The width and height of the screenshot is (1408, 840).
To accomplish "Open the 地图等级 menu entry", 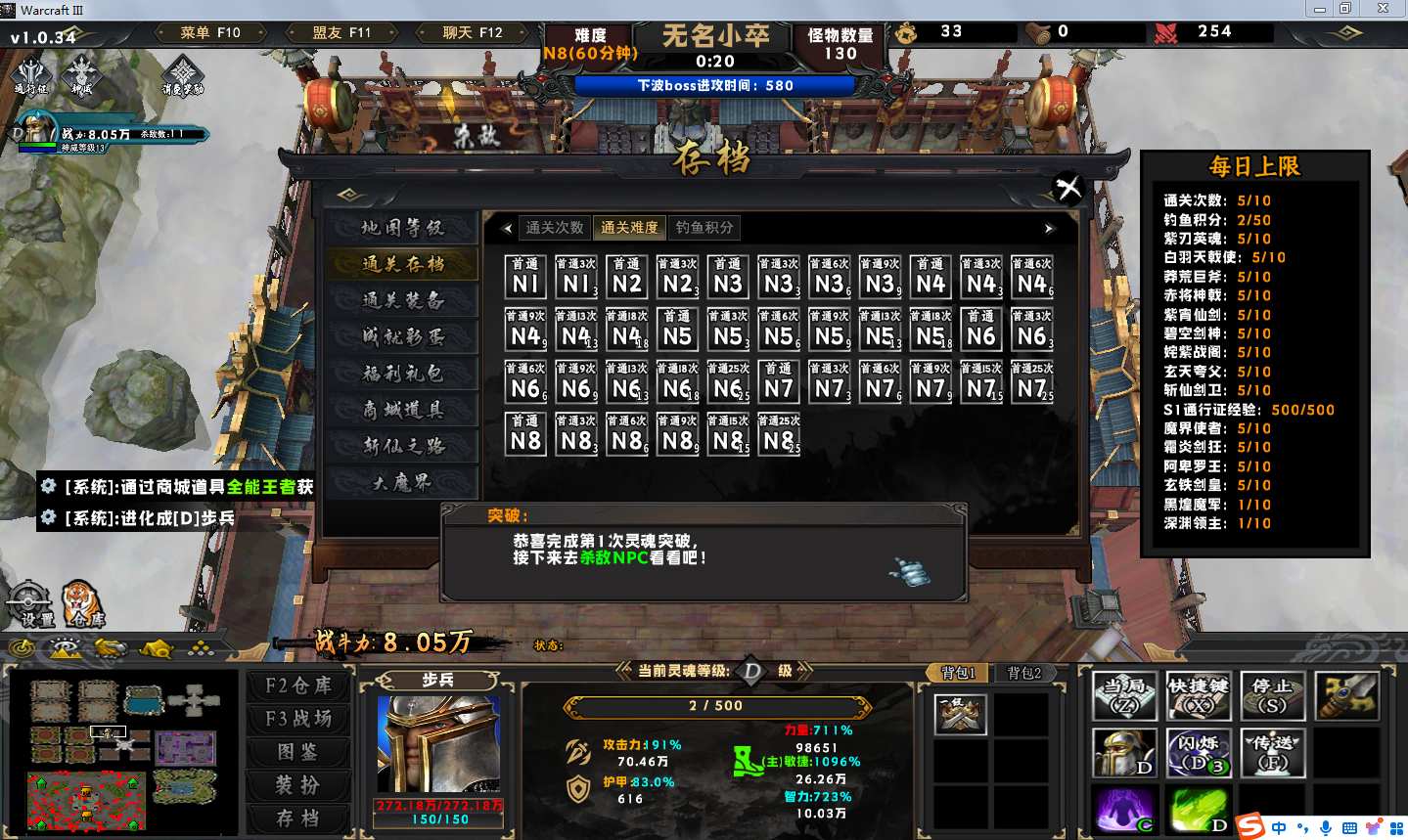I will (402, 228).
